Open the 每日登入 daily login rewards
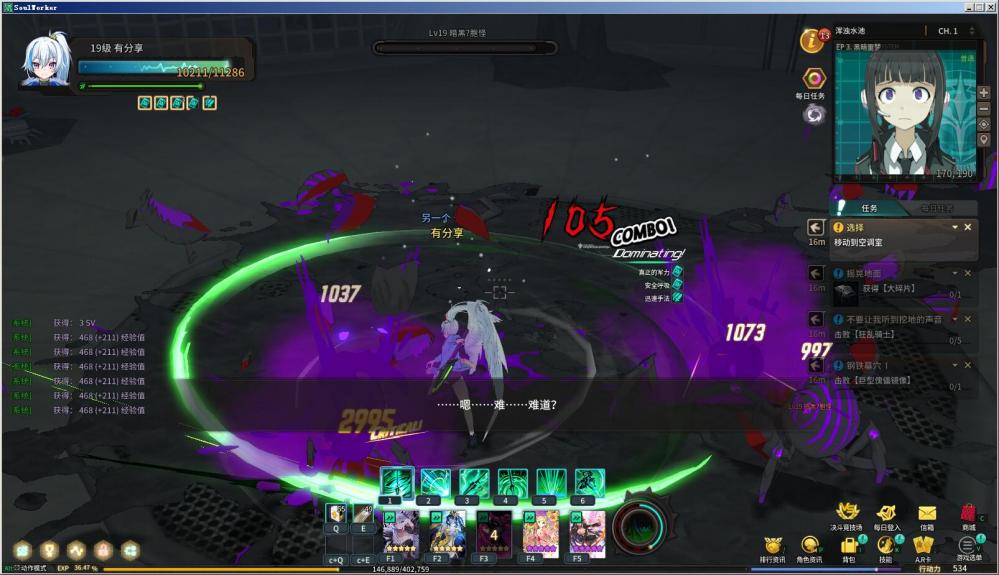999x575 pixels. 886,514
